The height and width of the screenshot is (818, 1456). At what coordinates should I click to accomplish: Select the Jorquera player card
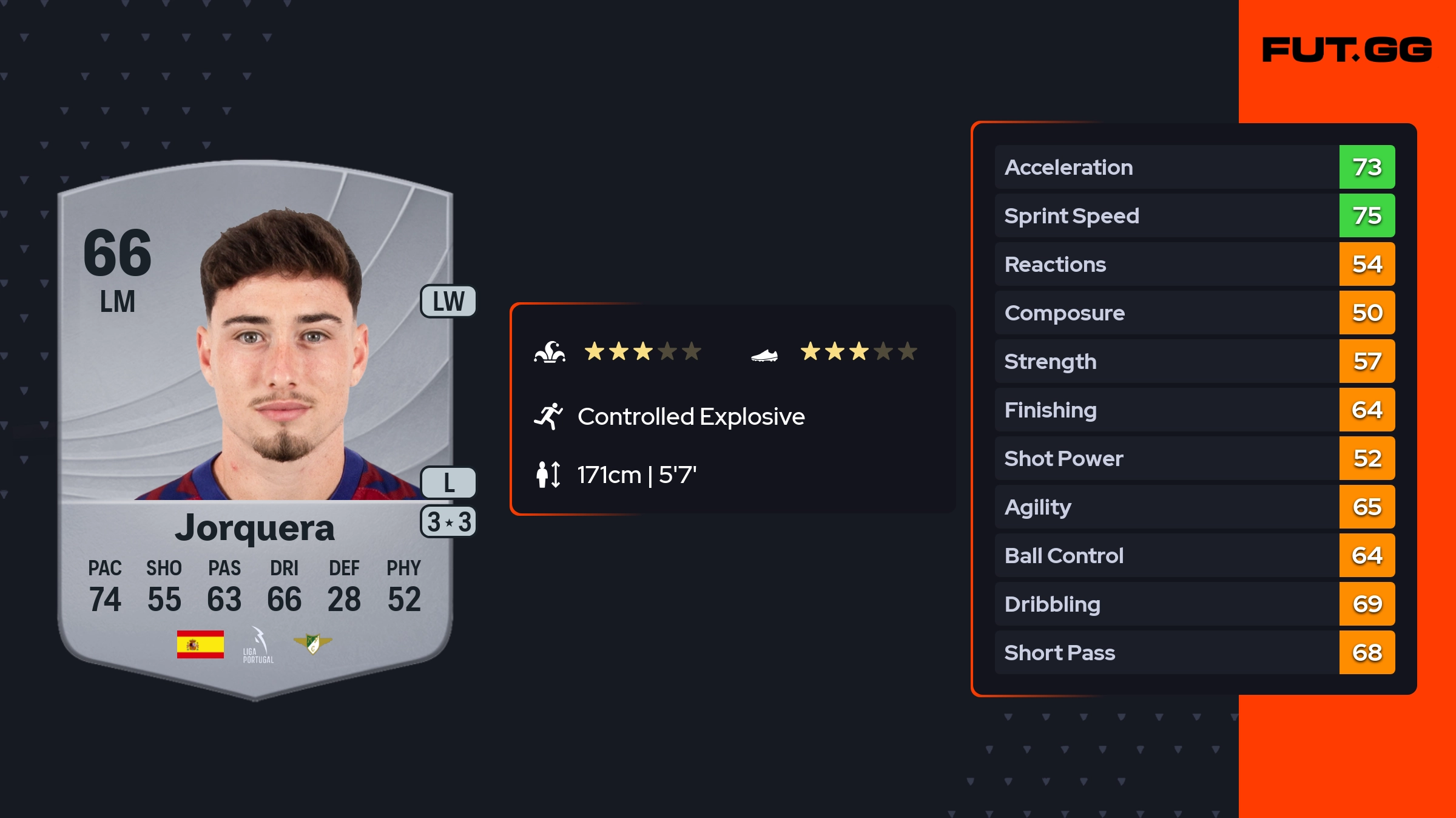point(255,425)
